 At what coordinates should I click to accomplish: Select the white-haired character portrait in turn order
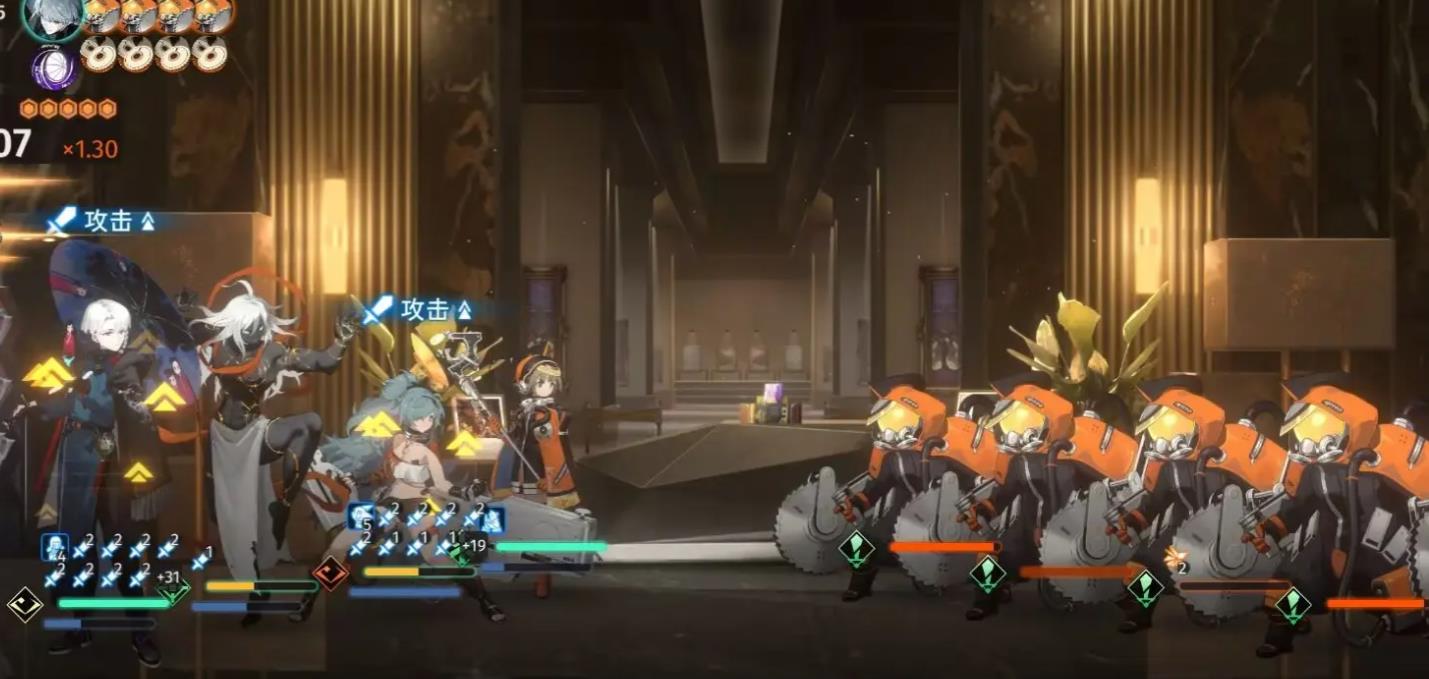tap(53, 17)
